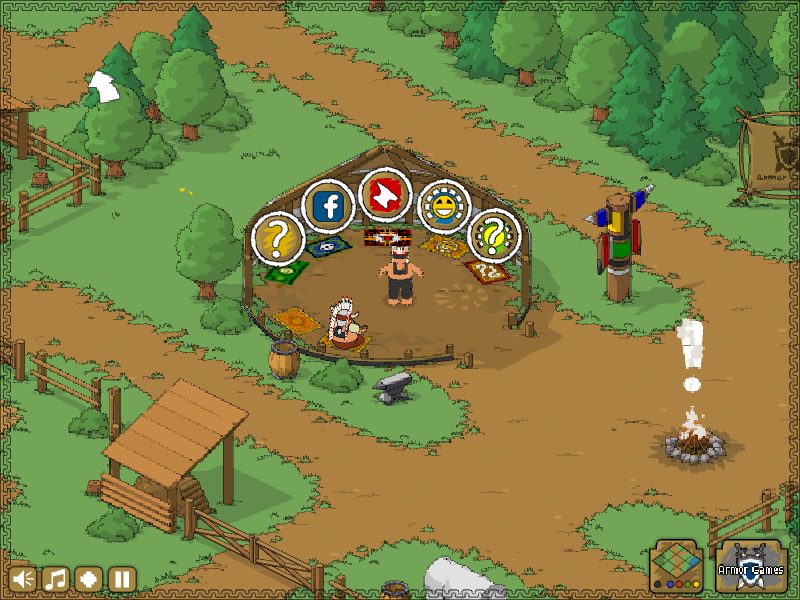Select the red anvil bubble icon
Image resolution: width=800 pixels, height=600 pixels.
coord(384,194)
